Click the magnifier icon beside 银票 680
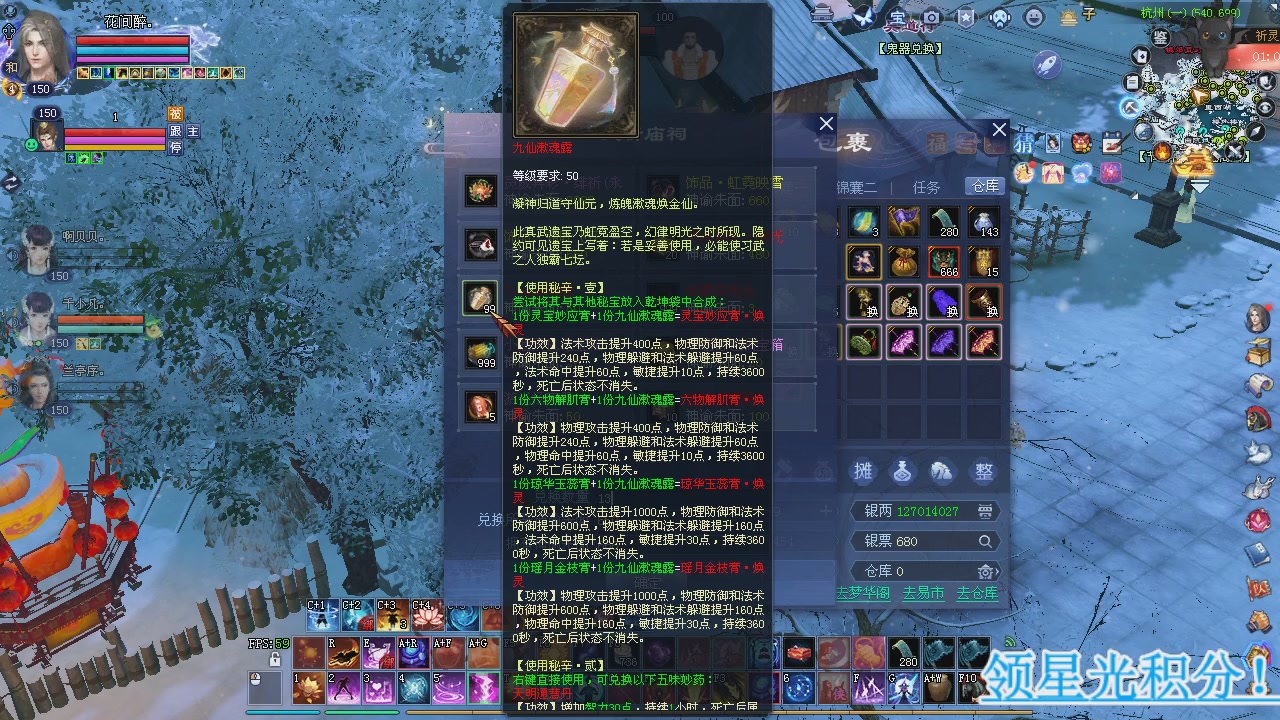This screenshot has height=720, width=1280. (985, 541)
